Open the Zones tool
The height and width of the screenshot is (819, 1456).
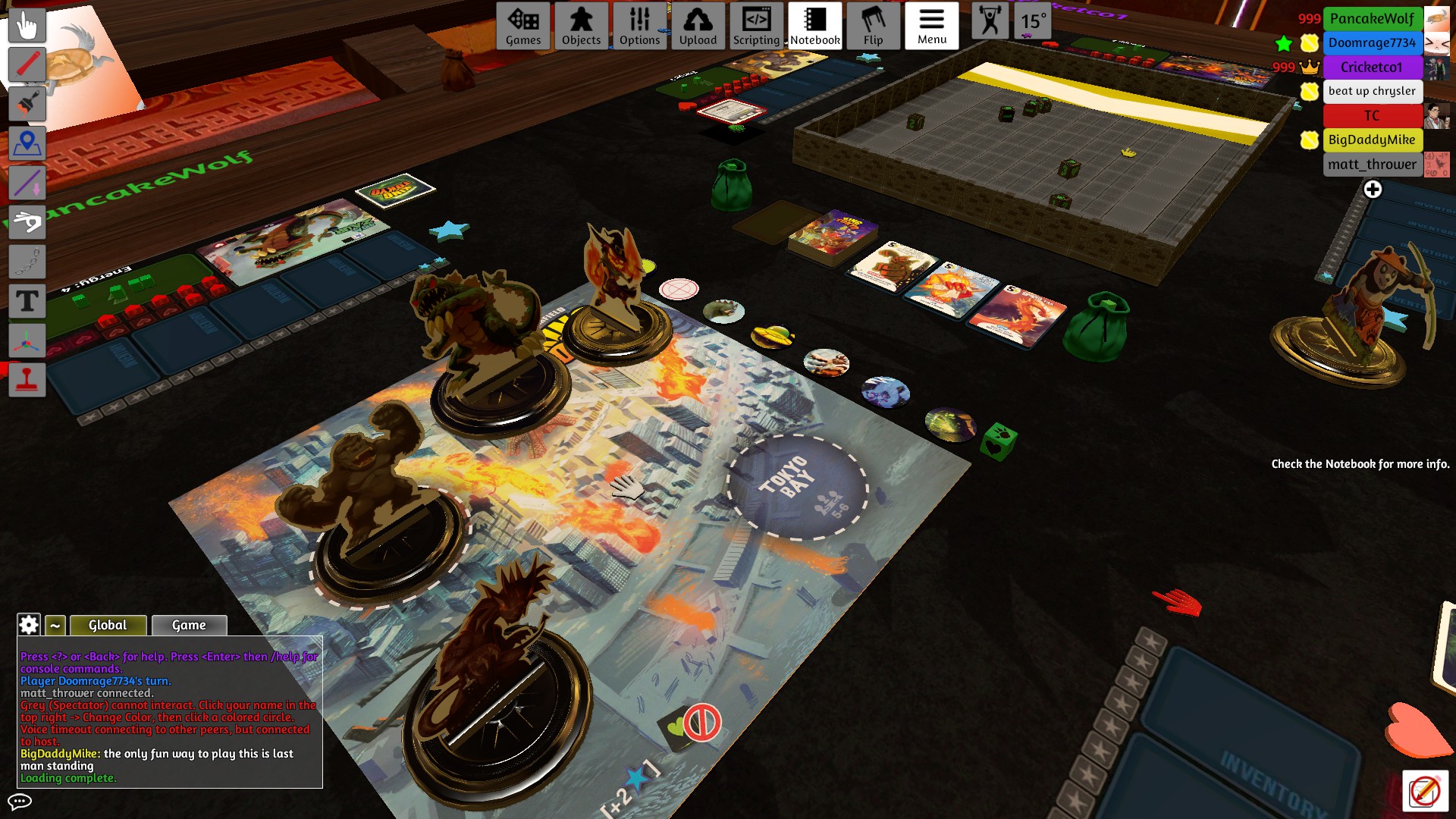pyautogui.click(x=27, y=143)
